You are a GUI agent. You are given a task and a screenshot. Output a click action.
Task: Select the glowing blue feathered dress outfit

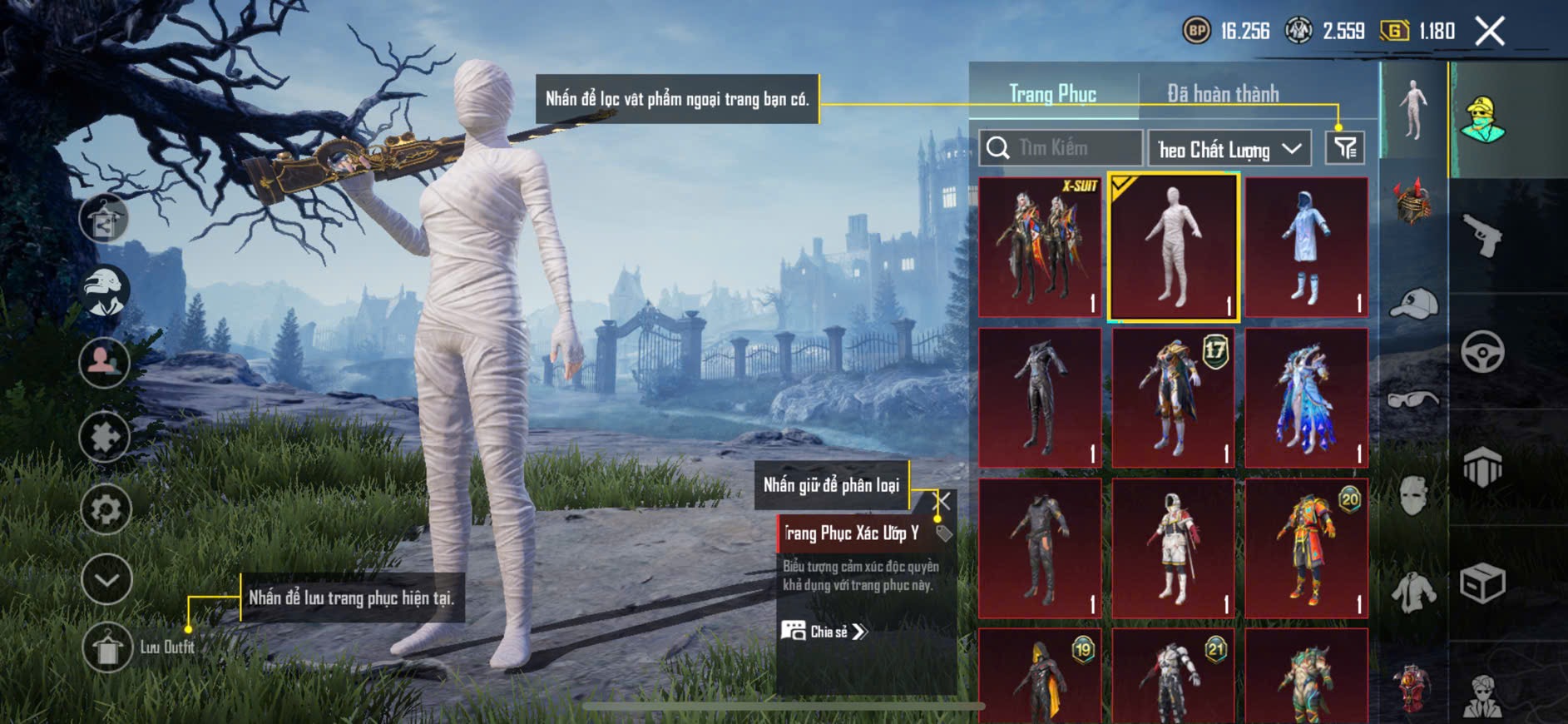1306,398
